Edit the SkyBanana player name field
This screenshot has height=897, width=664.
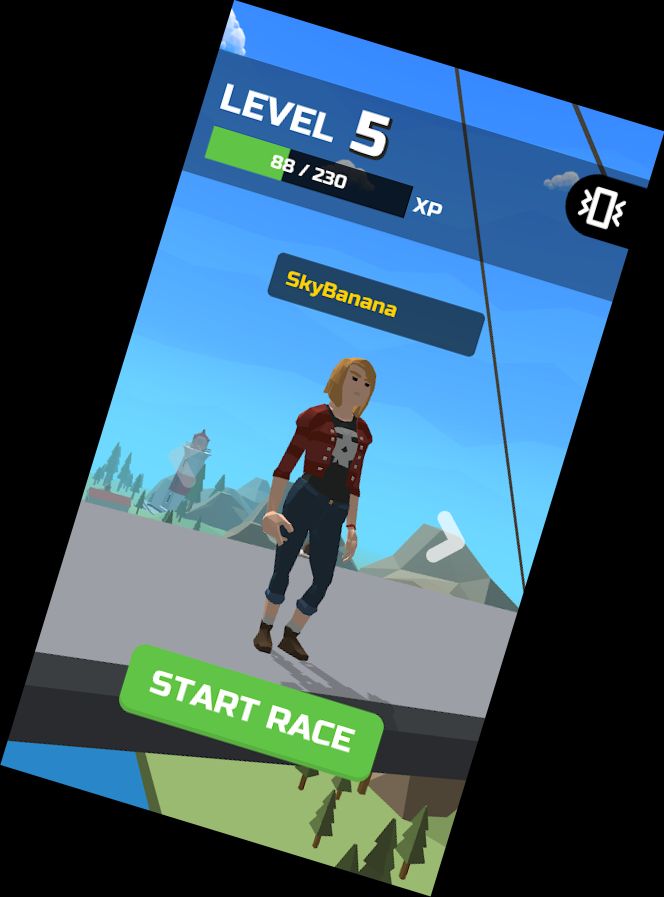(375, 304)
